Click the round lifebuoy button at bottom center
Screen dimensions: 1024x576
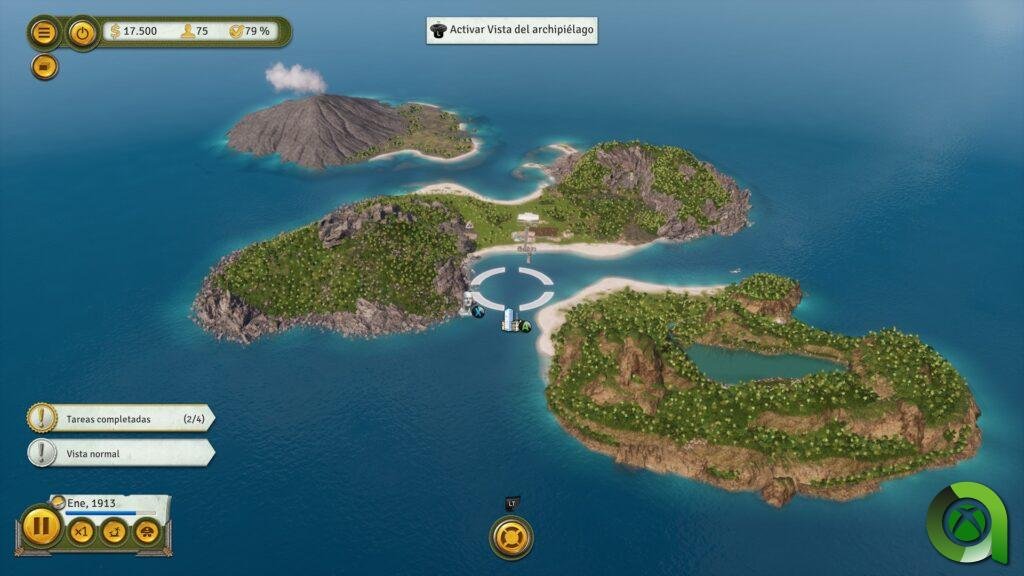click(x=511, y=537)
